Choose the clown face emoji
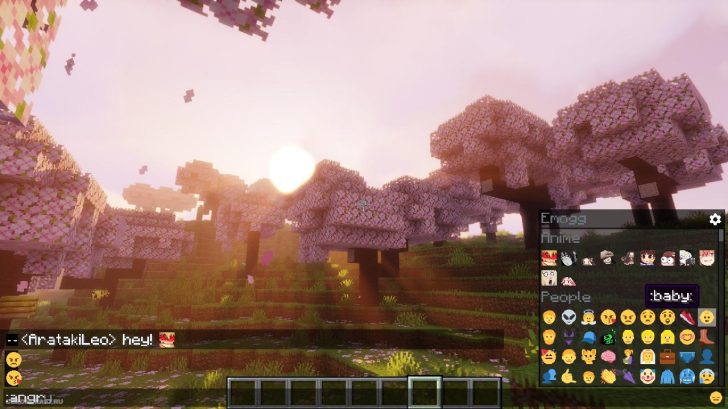This screenshot has height=409, width=728. (x=647, y=376)
